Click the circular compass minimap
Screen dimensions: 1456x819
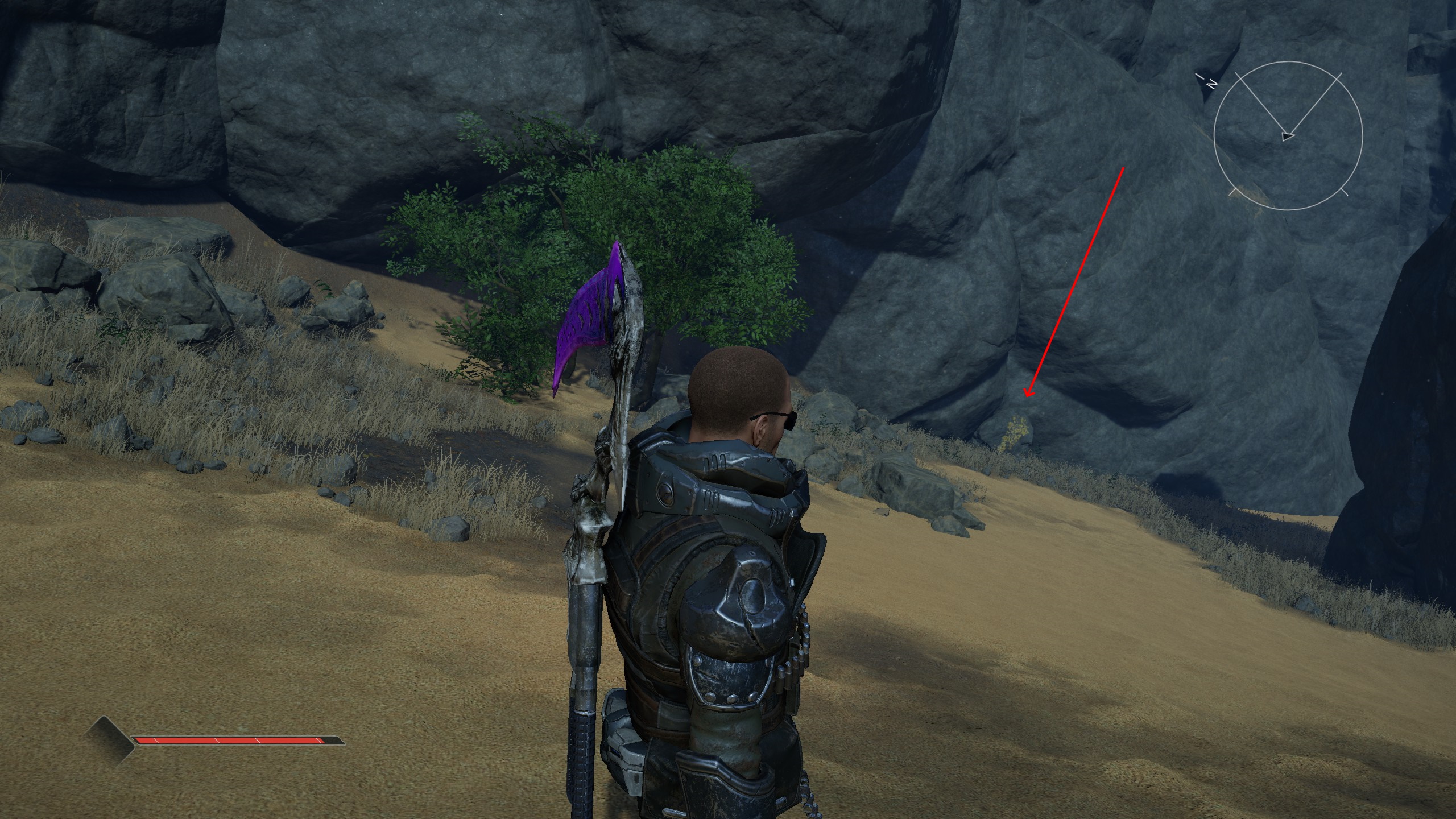point(1288,136)
